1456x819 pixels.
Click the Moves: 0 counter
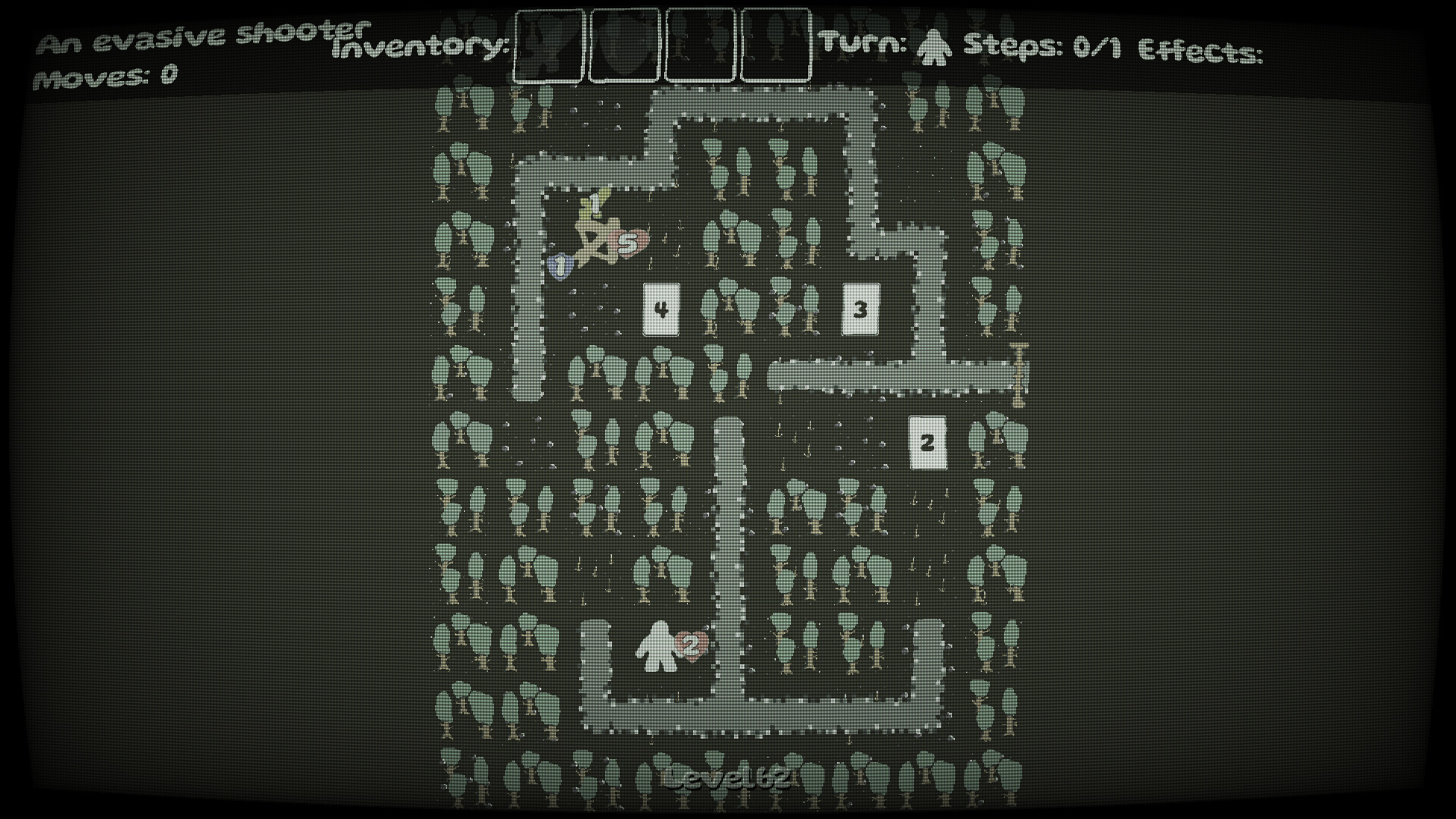pos(106,76)
